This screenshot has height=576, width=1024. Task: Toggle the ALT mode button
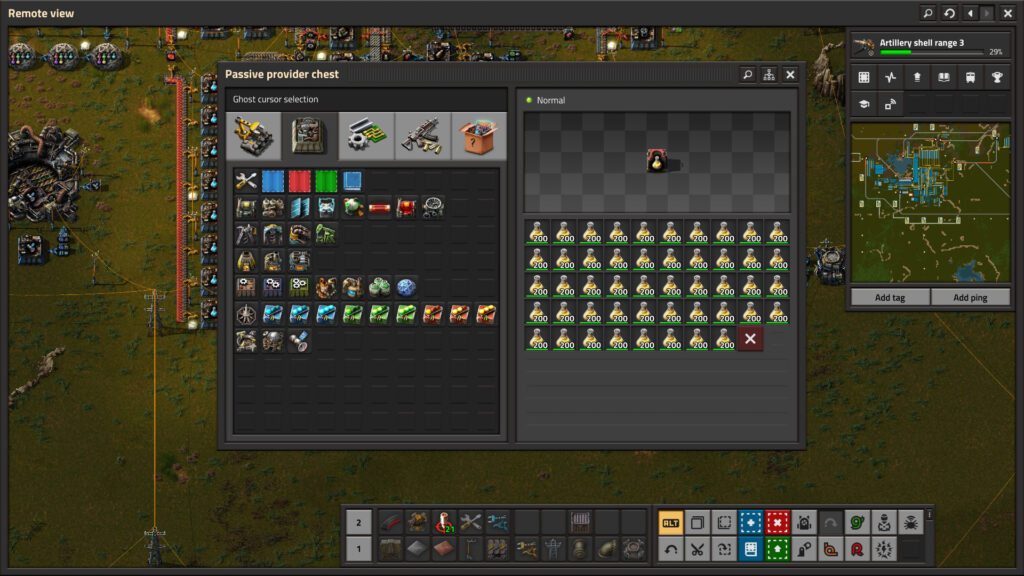point(670,522)
